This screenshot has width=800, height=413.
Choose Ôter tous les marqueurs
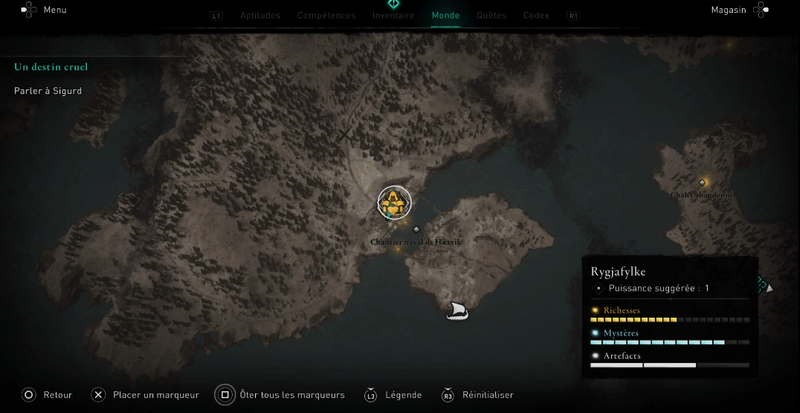pyautogui.click(x=292, y=395)
